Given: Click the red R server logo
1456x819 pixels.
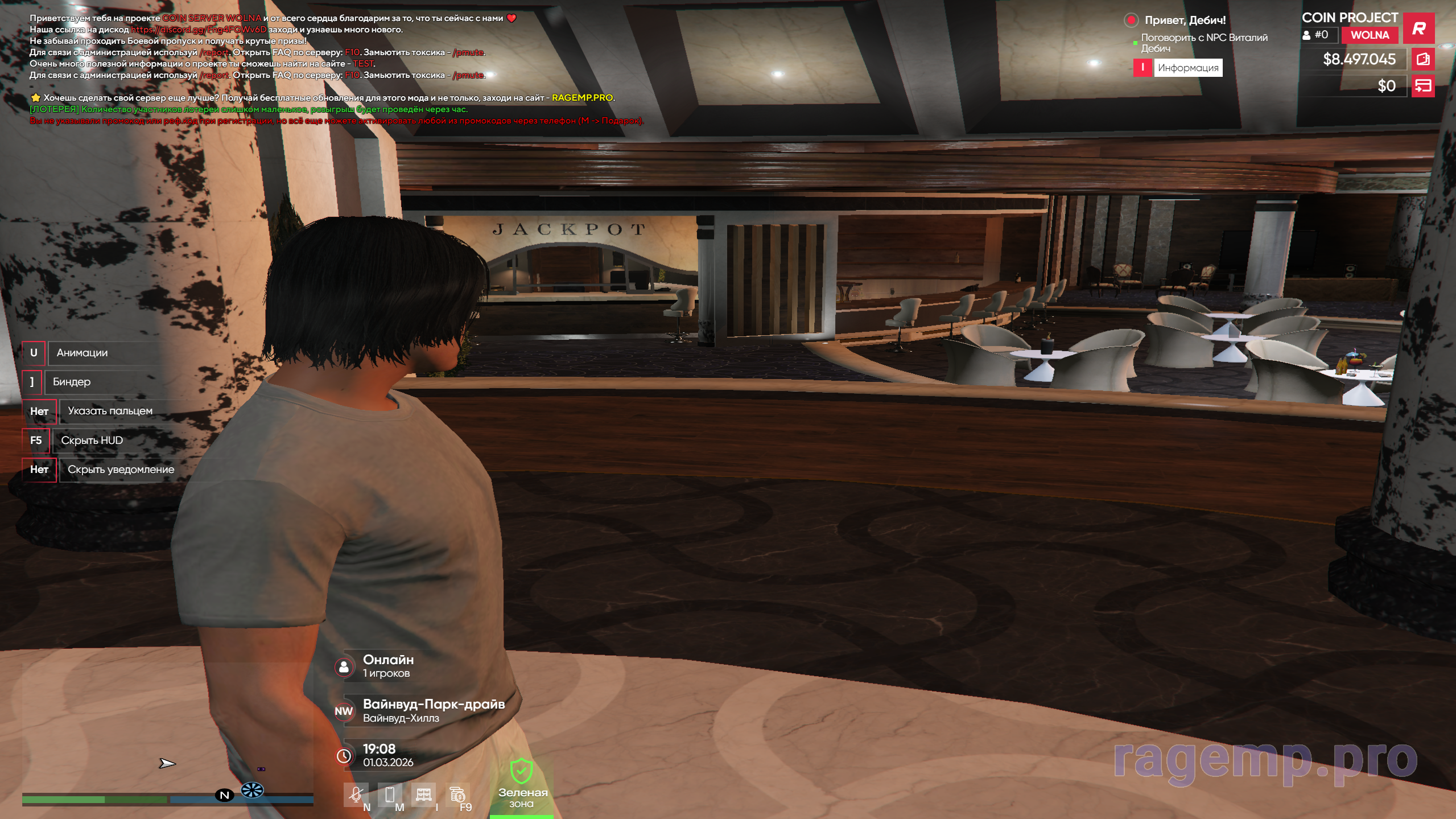Looking at the screenshot, I should (x=1418, y=28).
